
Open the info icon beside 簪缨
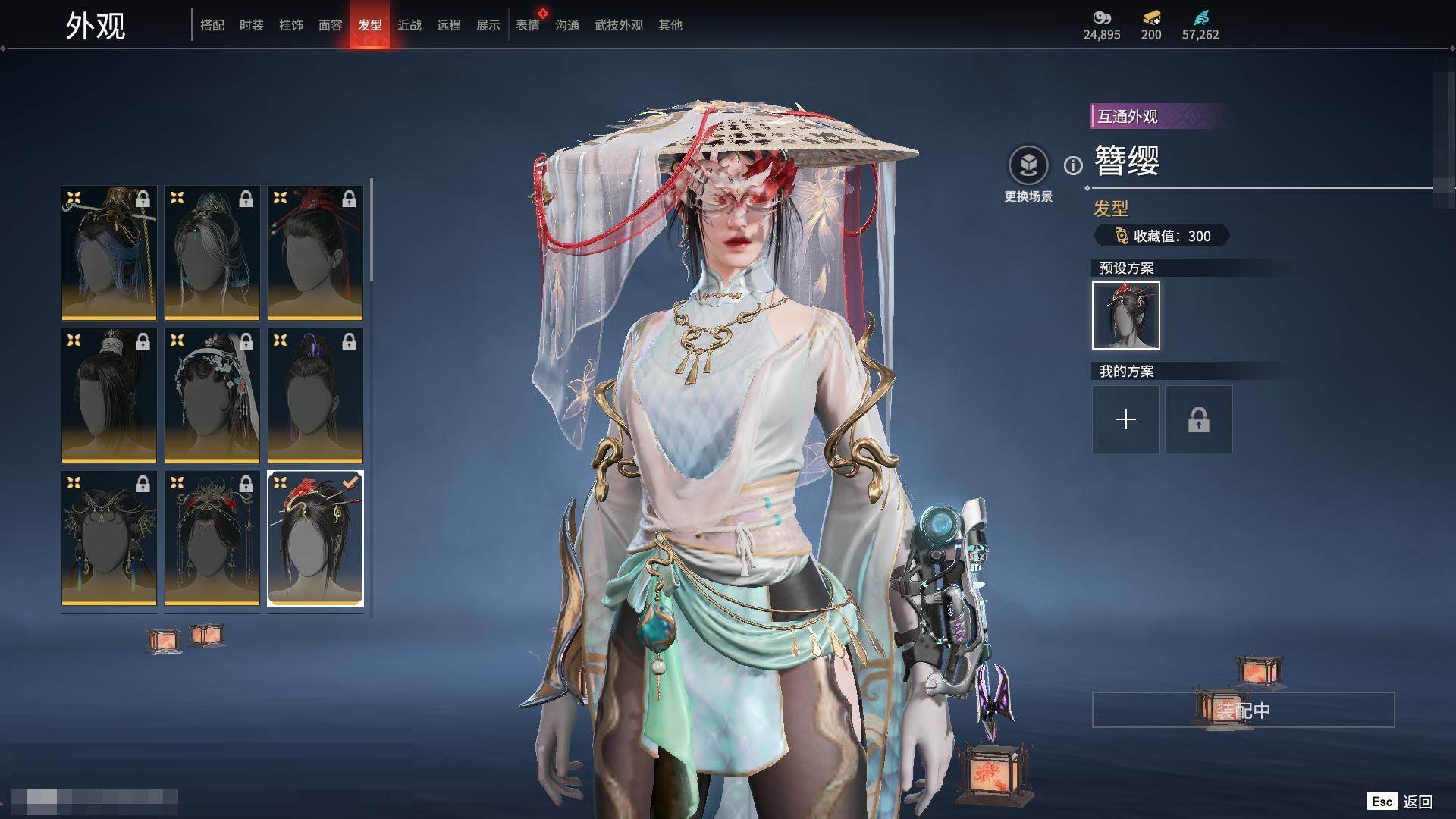point(1073,165)
